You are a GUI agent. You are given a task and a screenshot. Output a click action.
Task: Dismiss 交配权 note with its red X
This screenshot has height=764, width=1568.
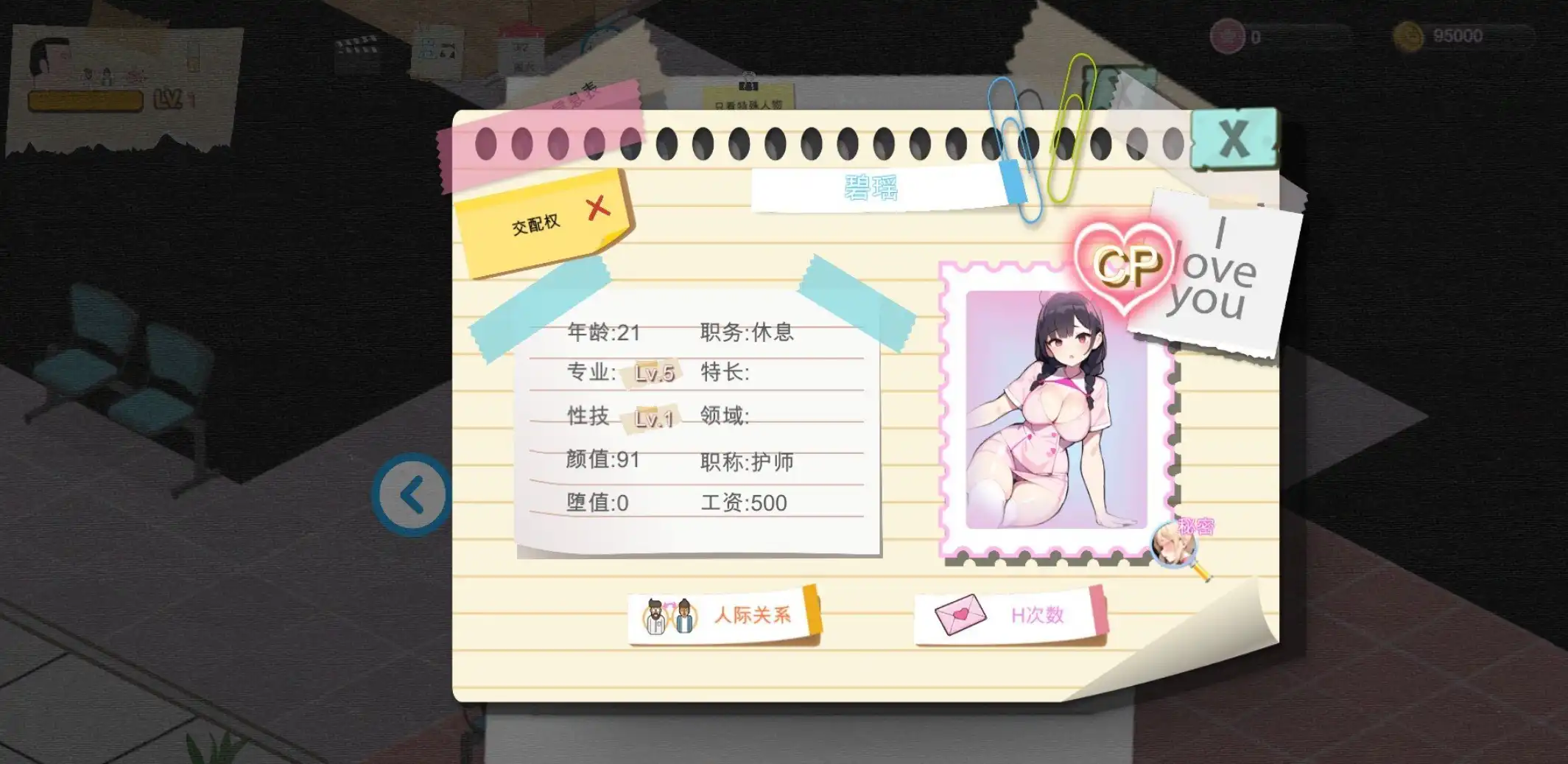coord(597,207)
